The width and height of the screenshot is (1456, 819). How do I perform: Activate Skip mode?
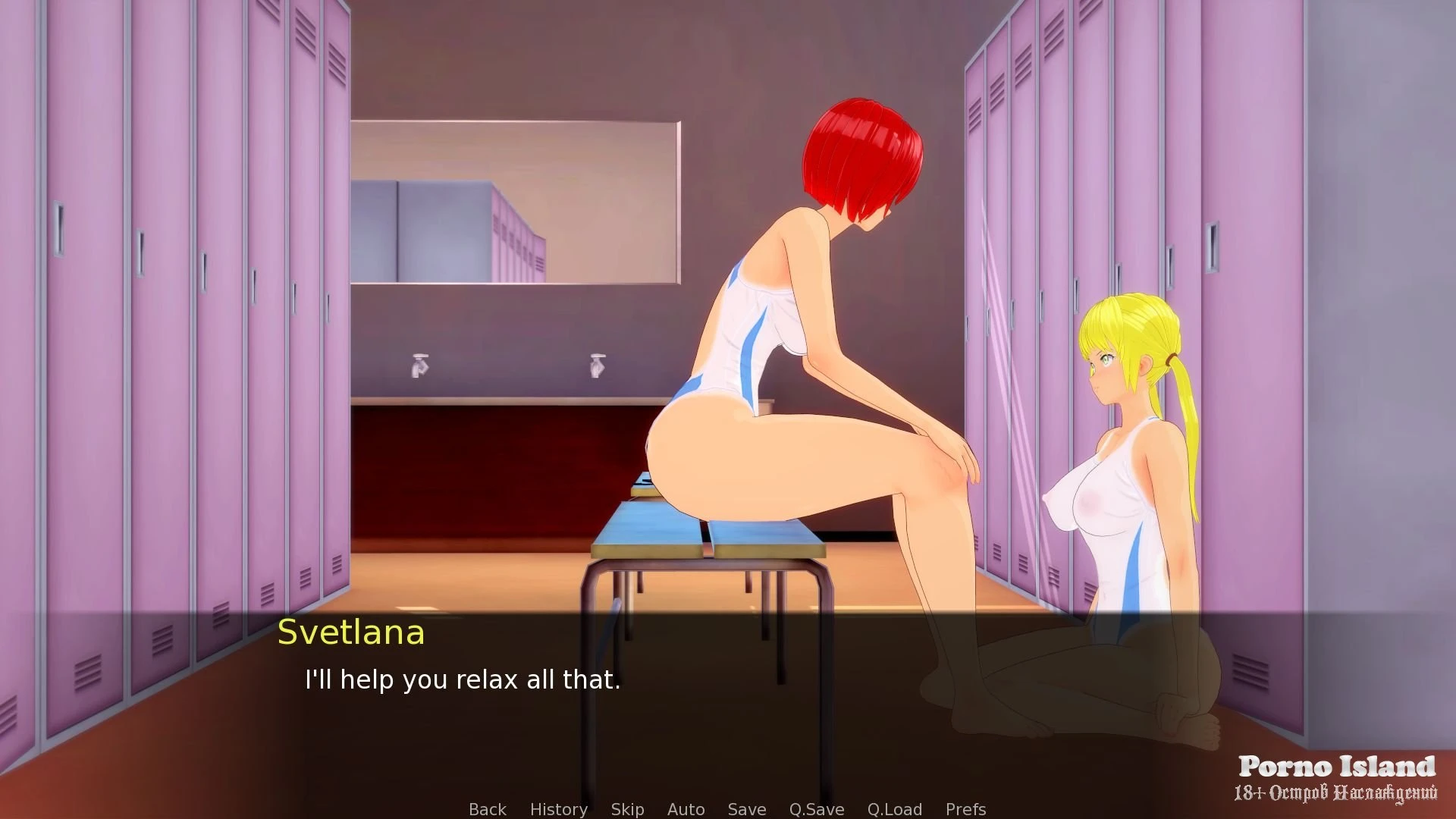pyautogui.click(x=627, y=809)
